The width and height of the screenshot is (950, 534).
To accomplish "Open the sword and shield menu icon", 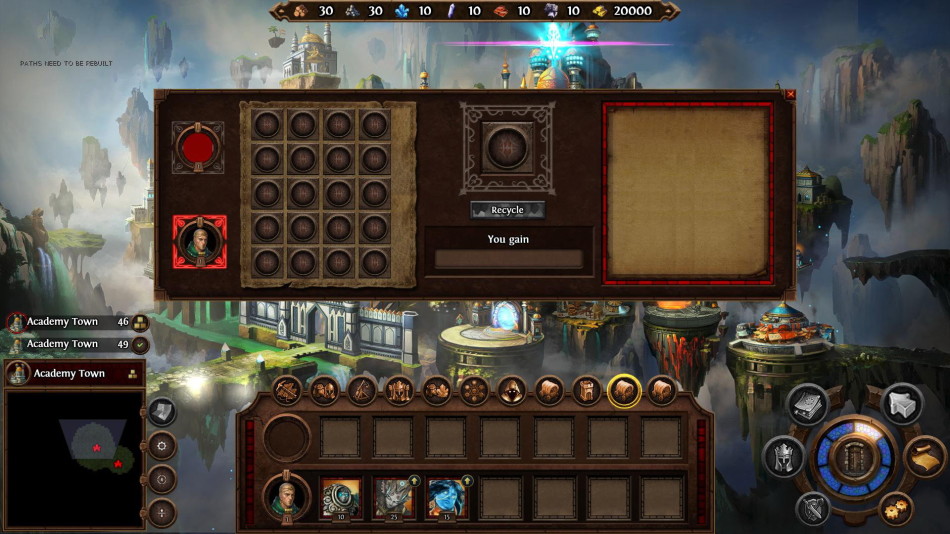I will point(814,509).
